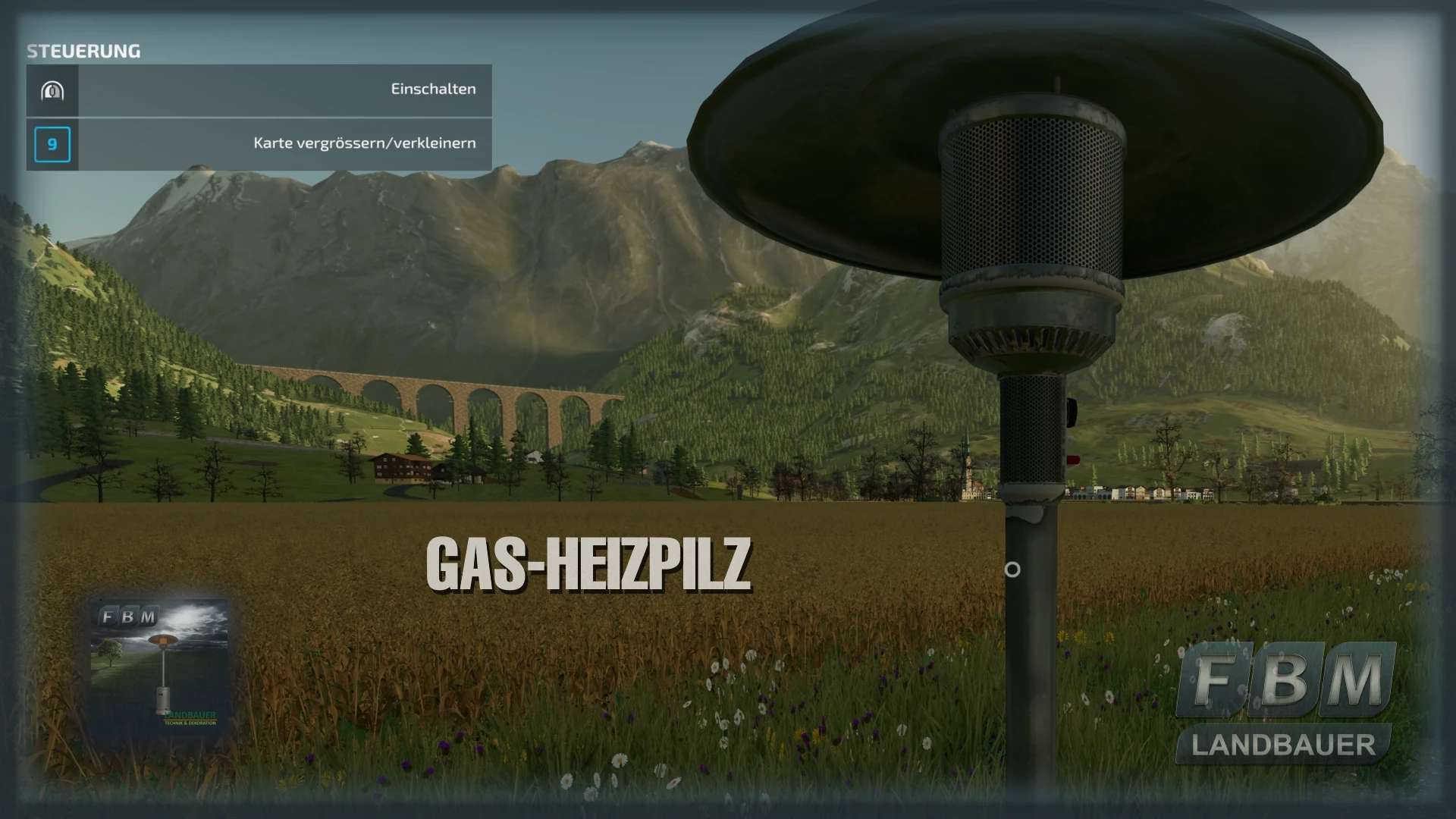1456x819 pixels.
Task: Click the FBM Landbauer logo
Action: (x=1285, y=702)
